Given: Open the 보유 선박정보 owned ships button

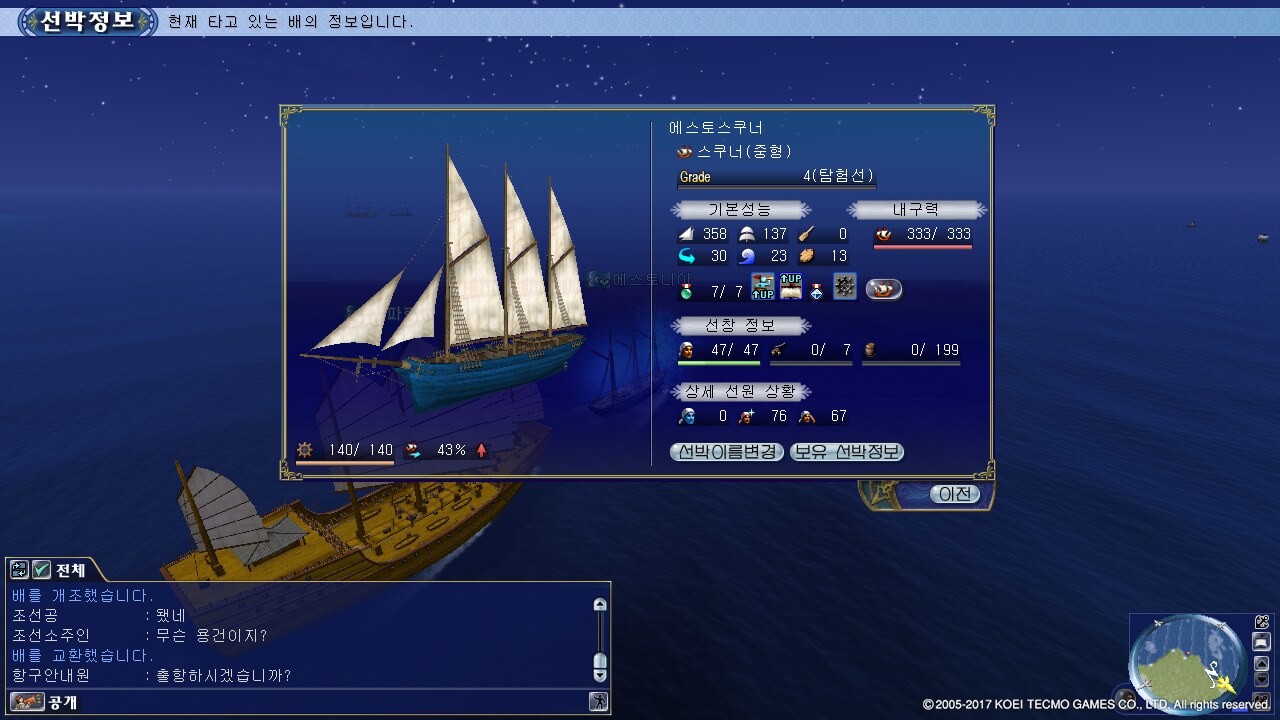Looking at the screenshot, I should pos(847,452).
